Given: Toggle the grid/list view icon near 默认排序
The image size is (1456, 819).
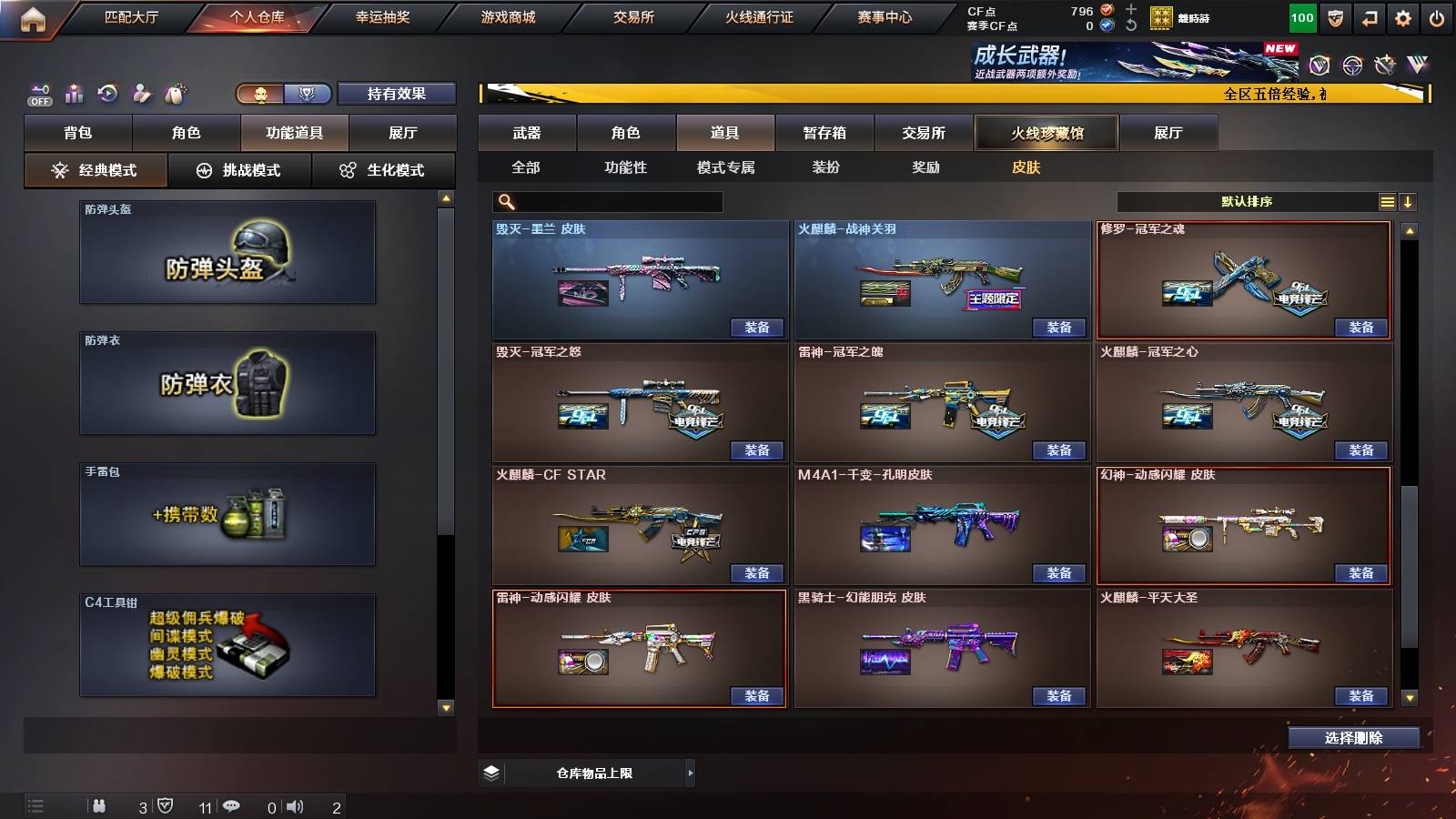Looking at the screenshot, I should point(1387,201).
